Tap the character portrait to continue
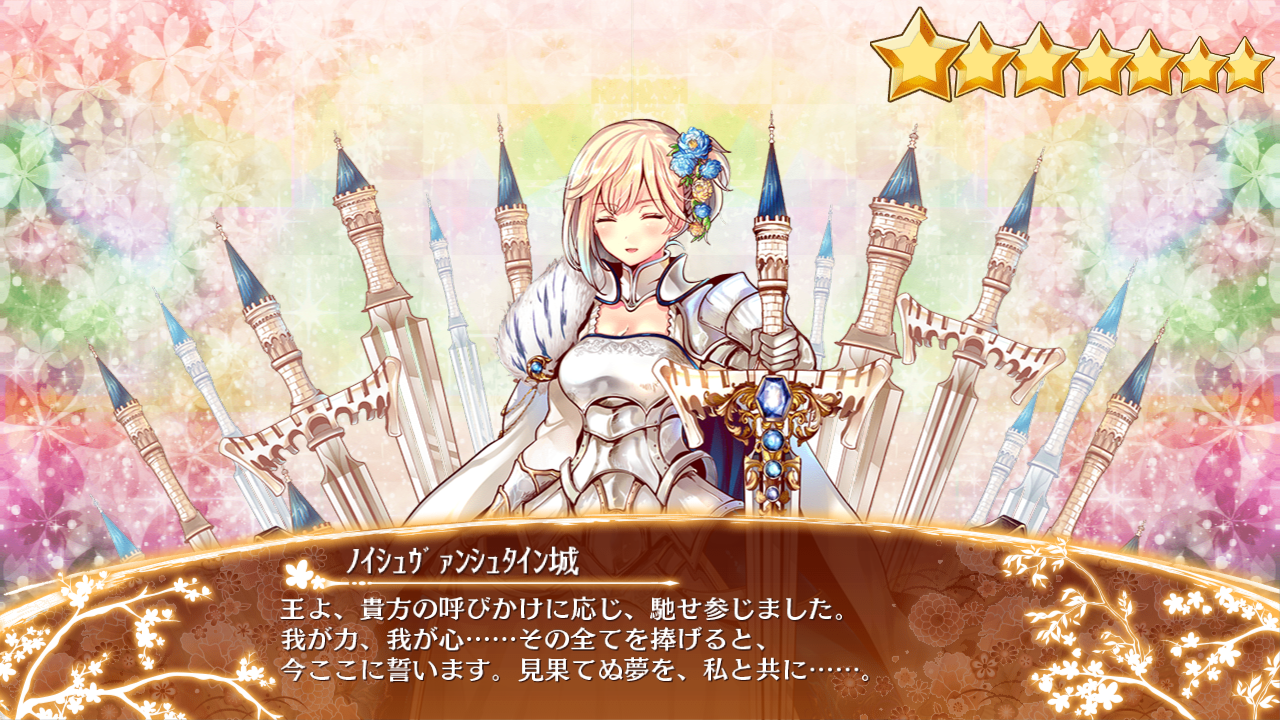Viewport: 1280px width, 720px height. pos(630,300)
